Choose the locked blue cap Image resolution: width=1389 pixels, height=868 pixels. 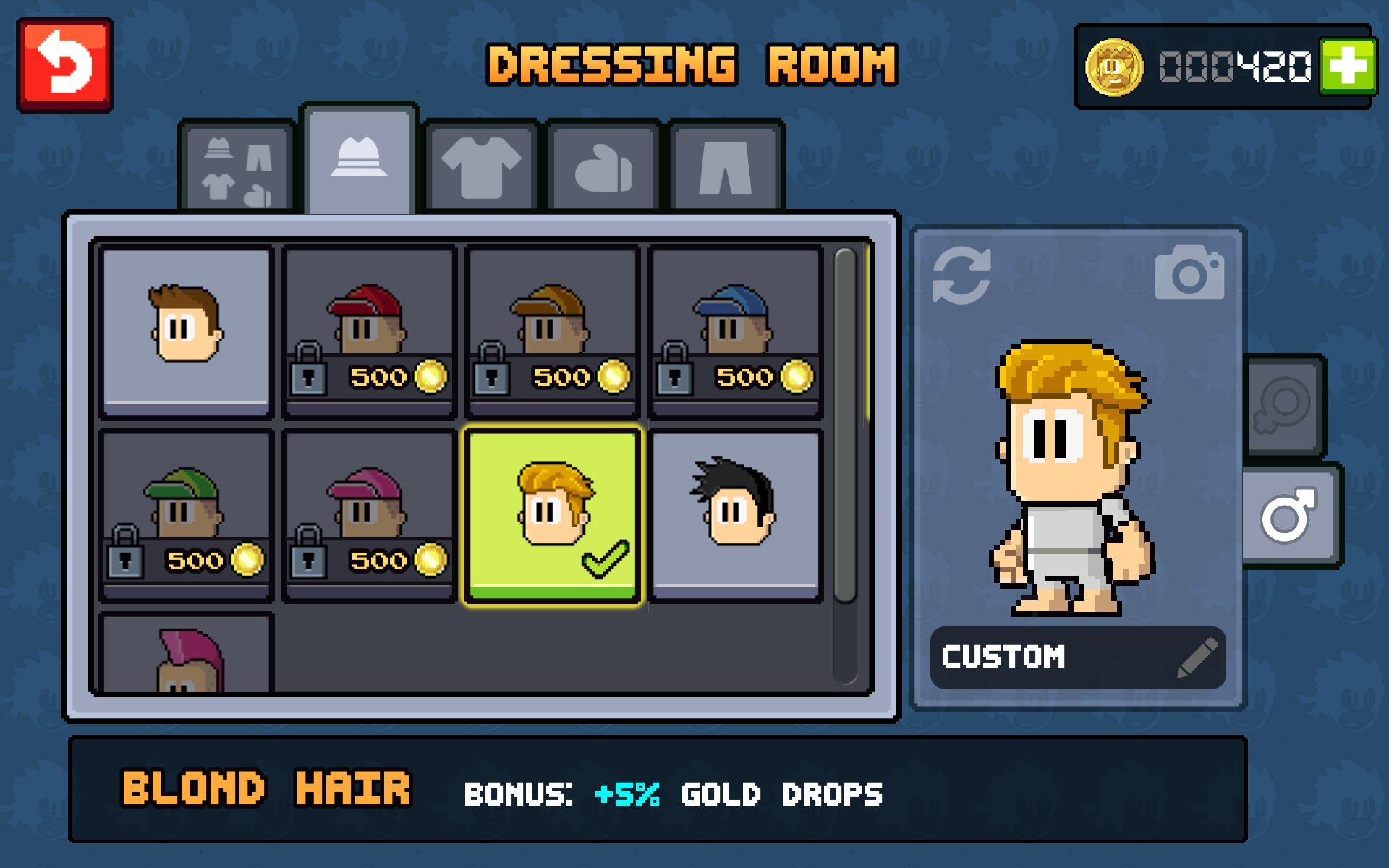pos(736,331)
